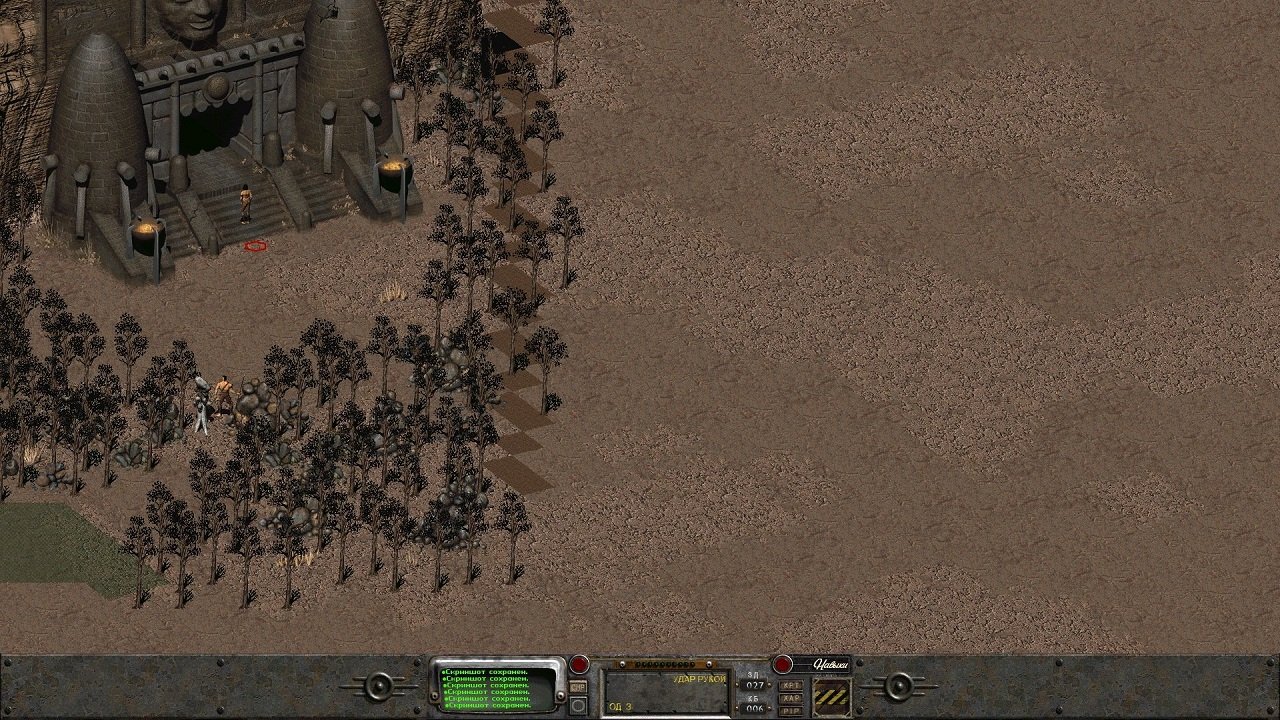
Task: Open the character sheet via the ХАР button
Action: (791, 696)
